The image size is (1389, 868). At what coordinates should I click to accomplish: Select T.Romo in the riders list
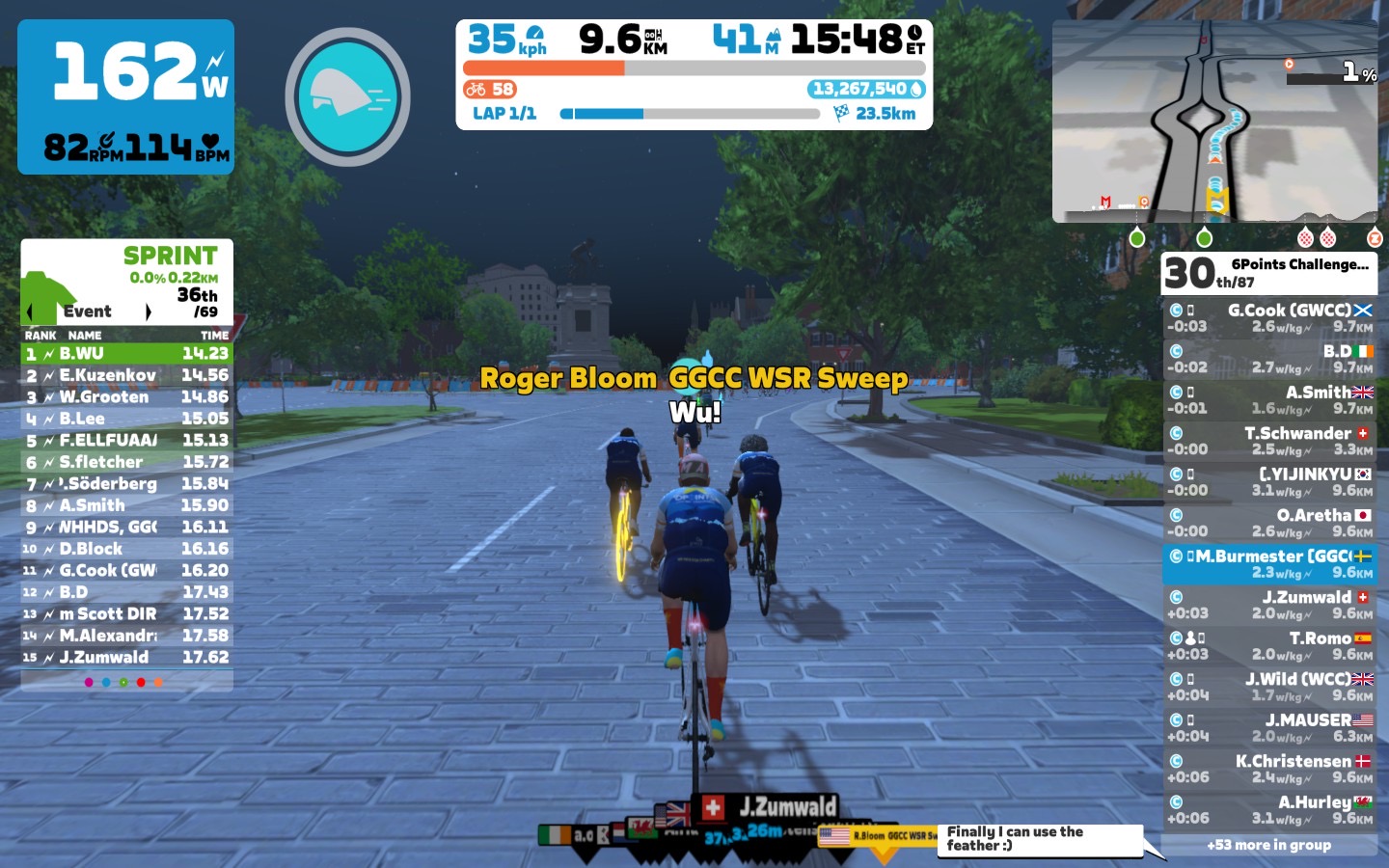(x=1269, y=646)
